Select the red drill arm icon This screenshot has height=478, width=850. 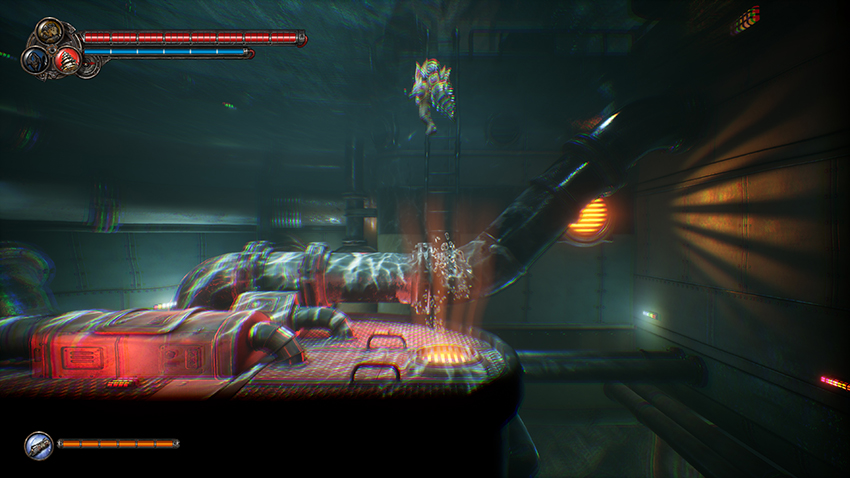click(67, 58)
